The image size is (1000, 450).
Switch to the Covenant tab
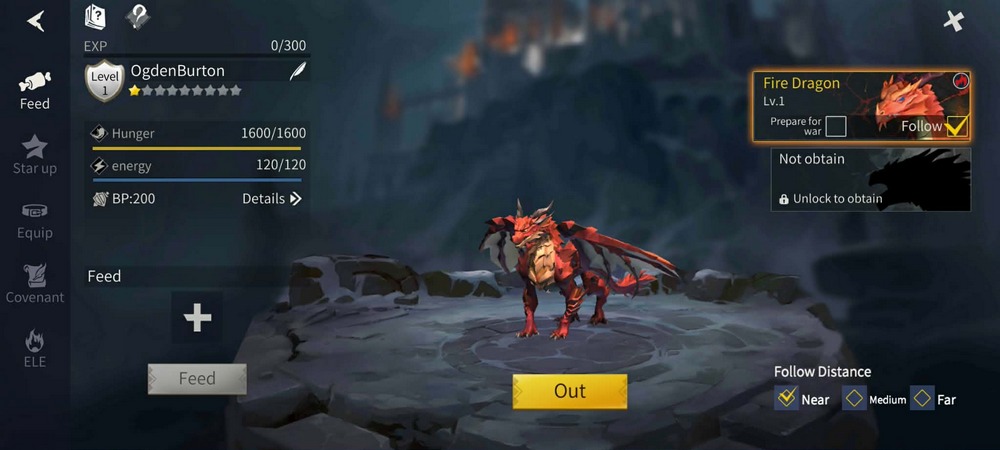(35, 283)
